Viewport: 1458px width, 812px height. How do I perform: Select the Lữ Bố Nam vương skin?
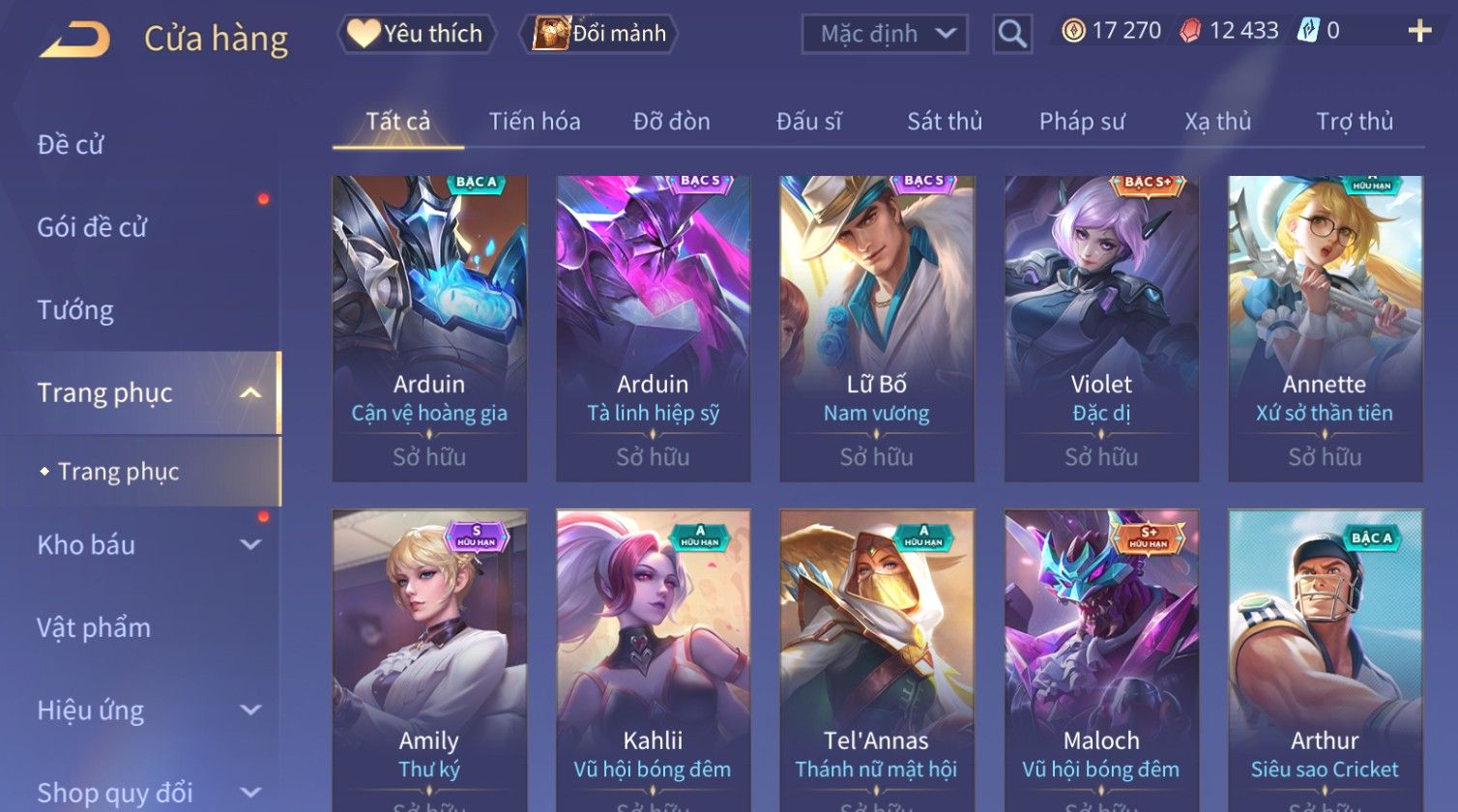(x=876, y=329)
